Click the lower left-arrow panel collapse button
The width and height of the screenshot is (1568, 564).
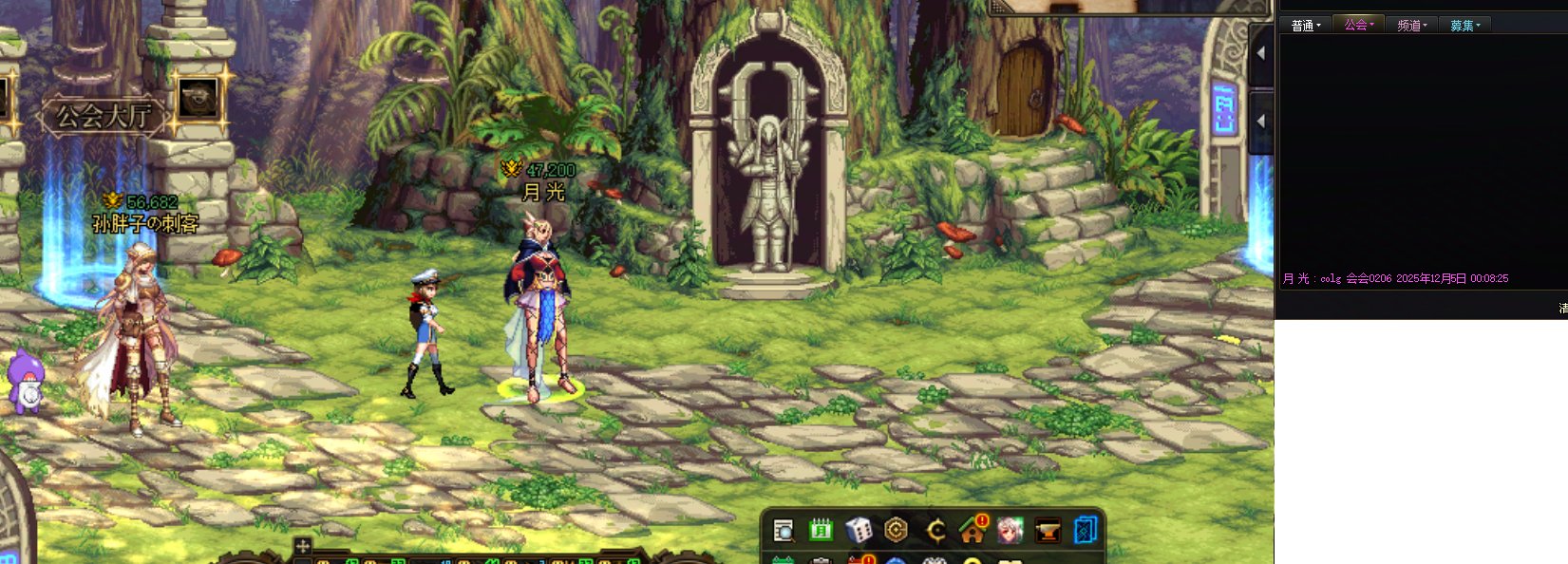(1261, 122)
